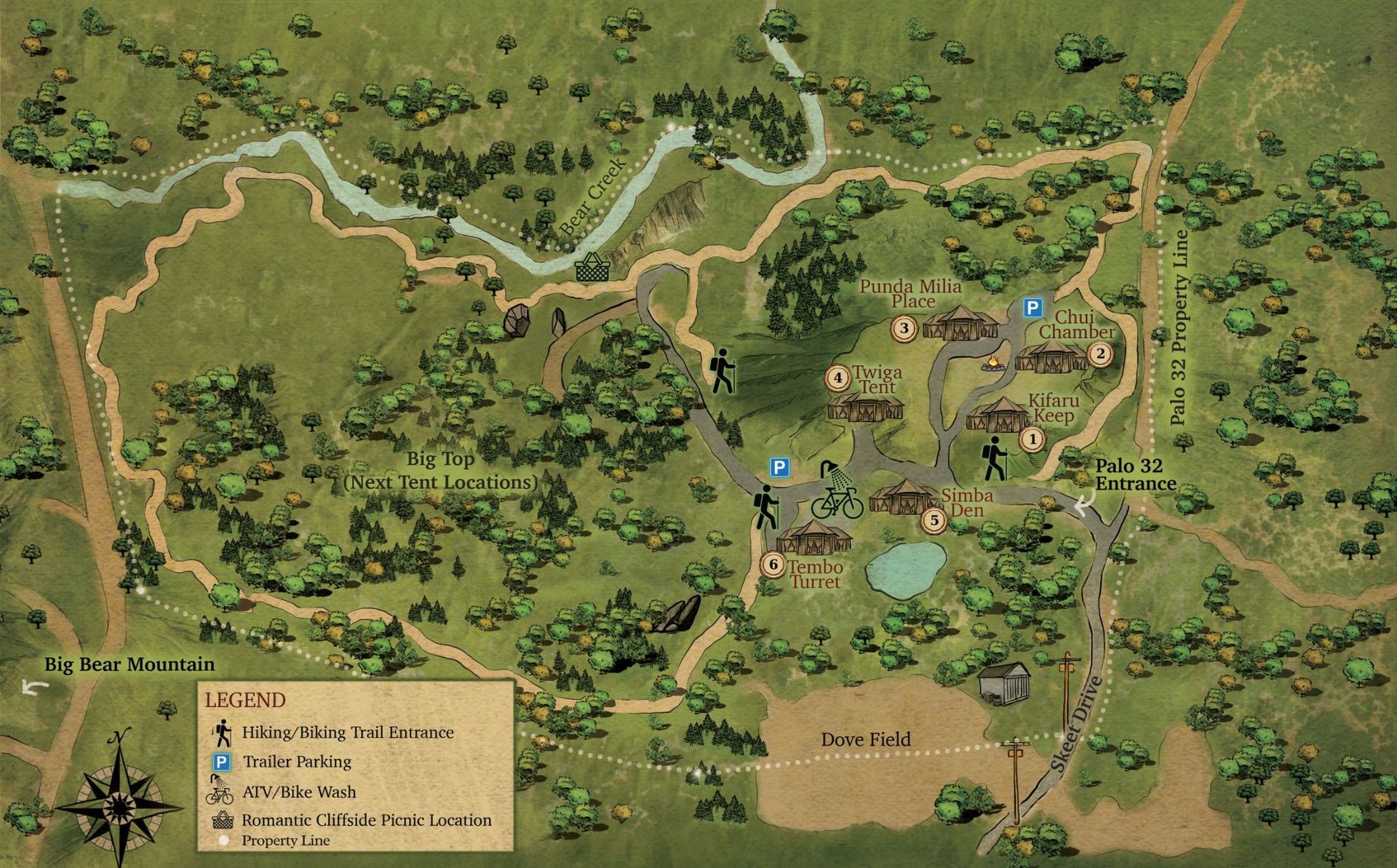Select the Hiking/Biking Trail Entrance legend entry
This screenshot has width=1397, height=868.
coord(347,733)
